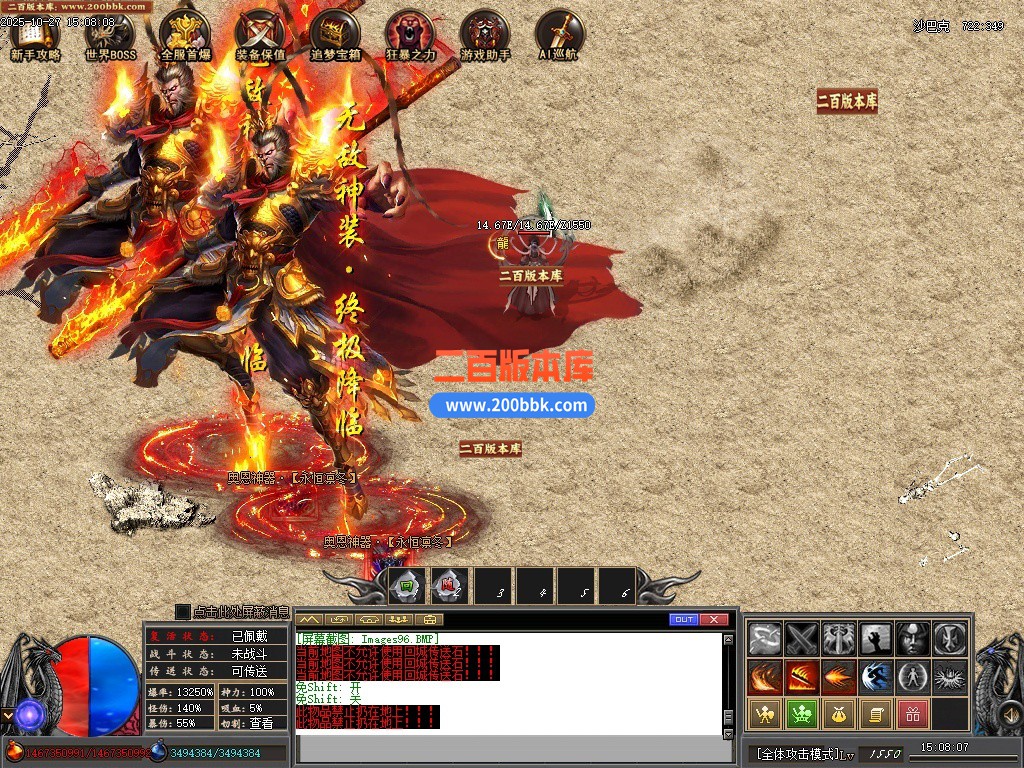This screenshot has height=768, width=1024.
Task: Close the chat window with red X
Action: tap(713, 620)
